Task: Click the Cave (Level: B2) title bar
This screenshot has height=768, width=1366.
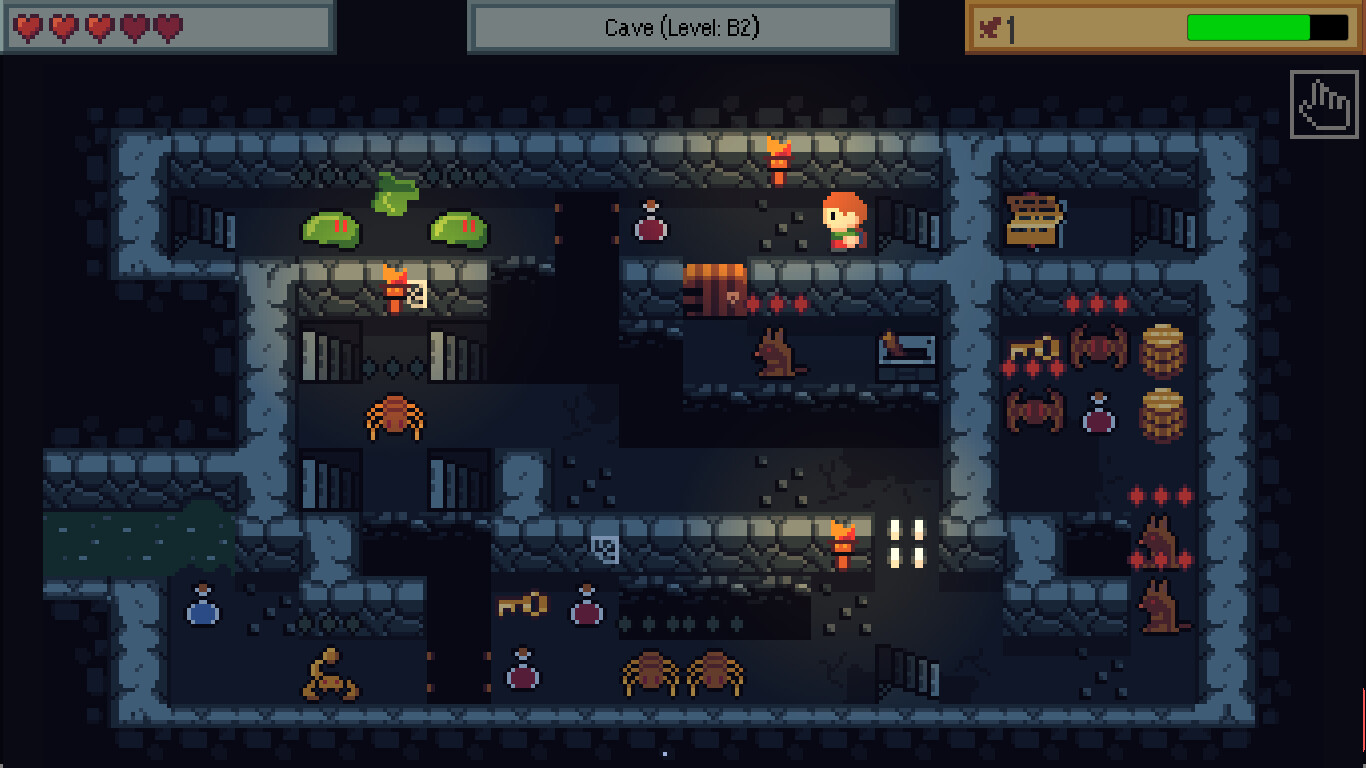Action: pyautogui.click(x=682, y=27)
